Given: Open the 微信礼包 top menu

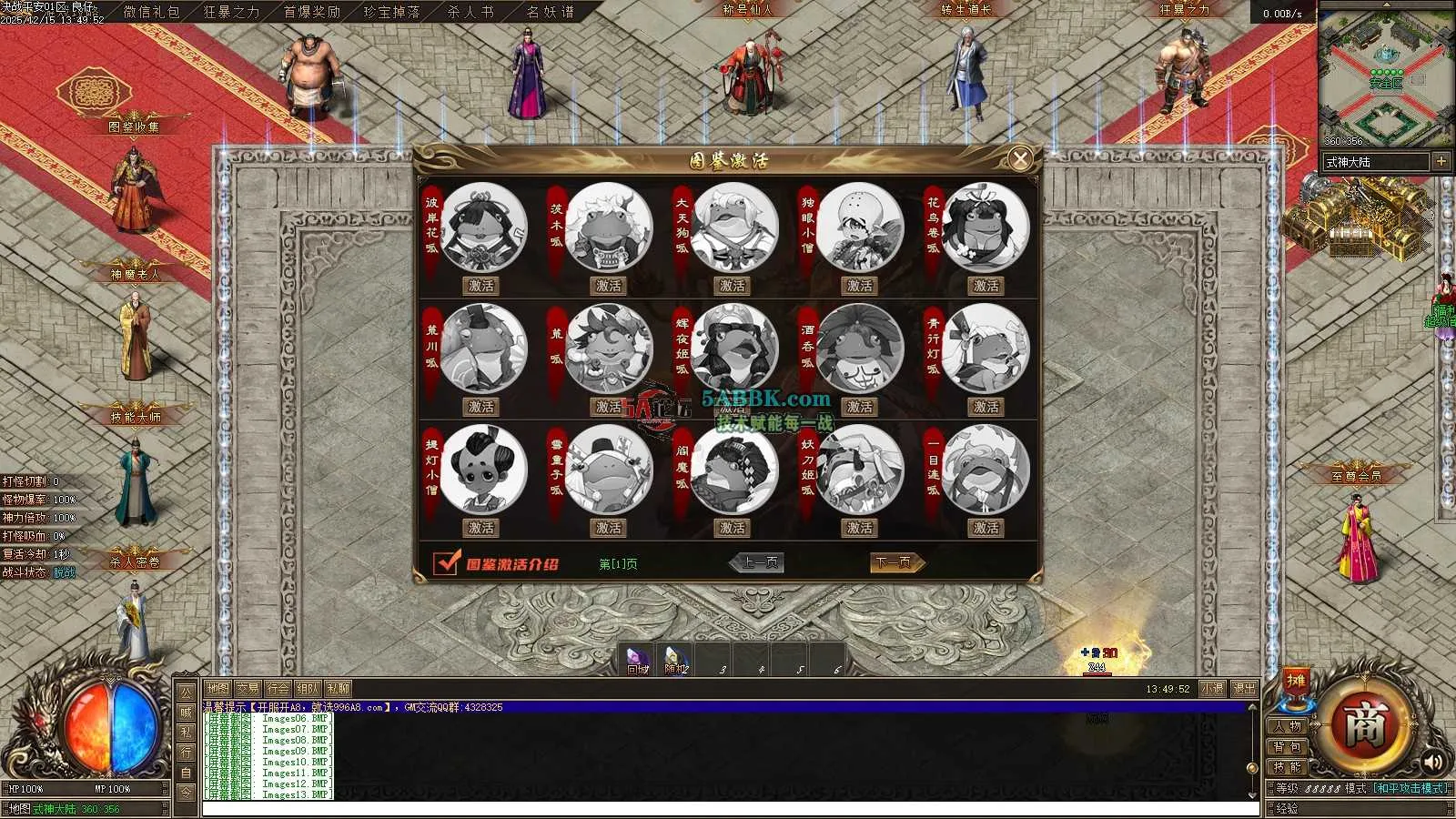Looking at the screenshot, I should (x=151, y=12).
